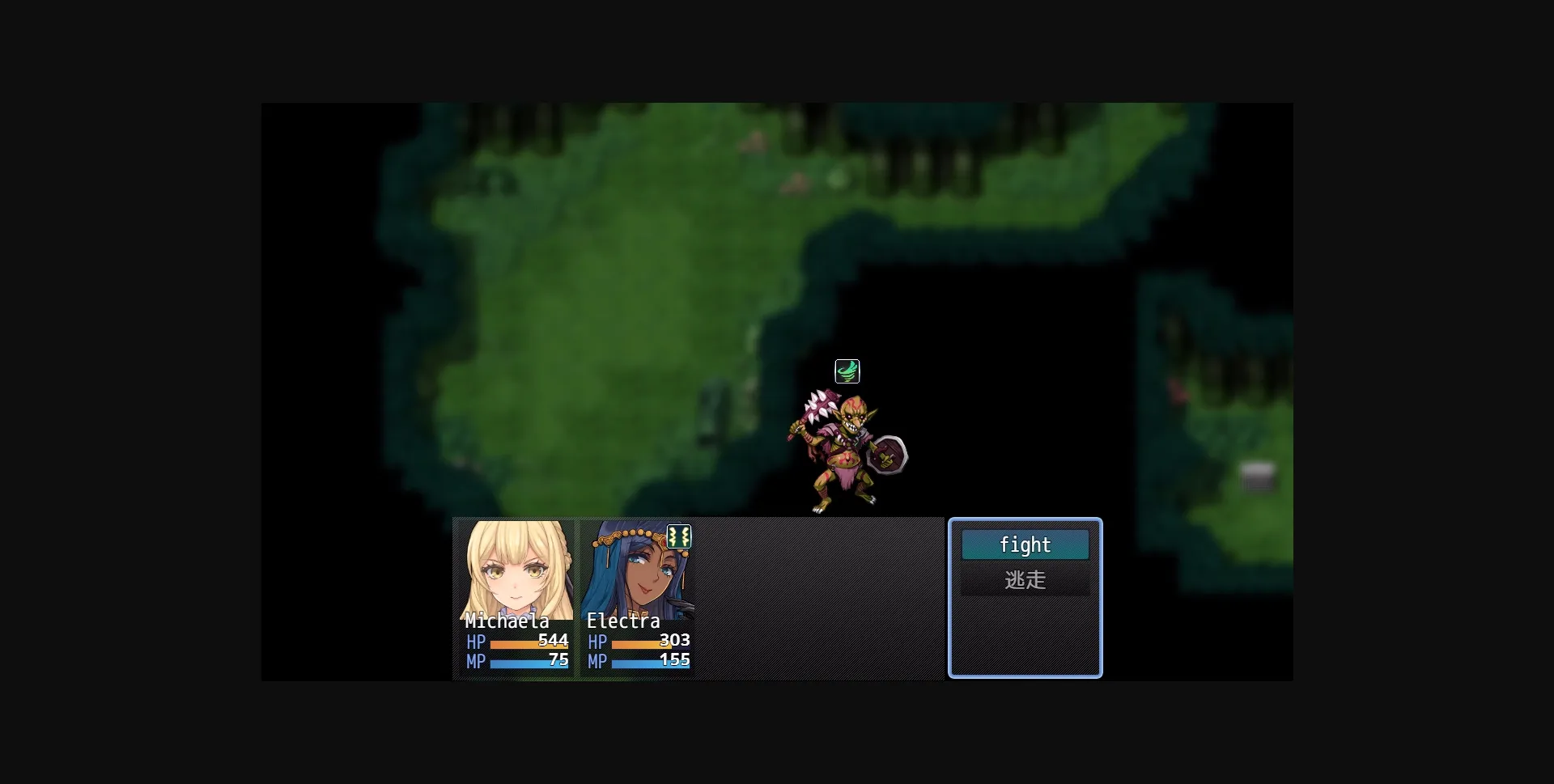
Task: Click Michaela's name label
Action: (507, 621)
